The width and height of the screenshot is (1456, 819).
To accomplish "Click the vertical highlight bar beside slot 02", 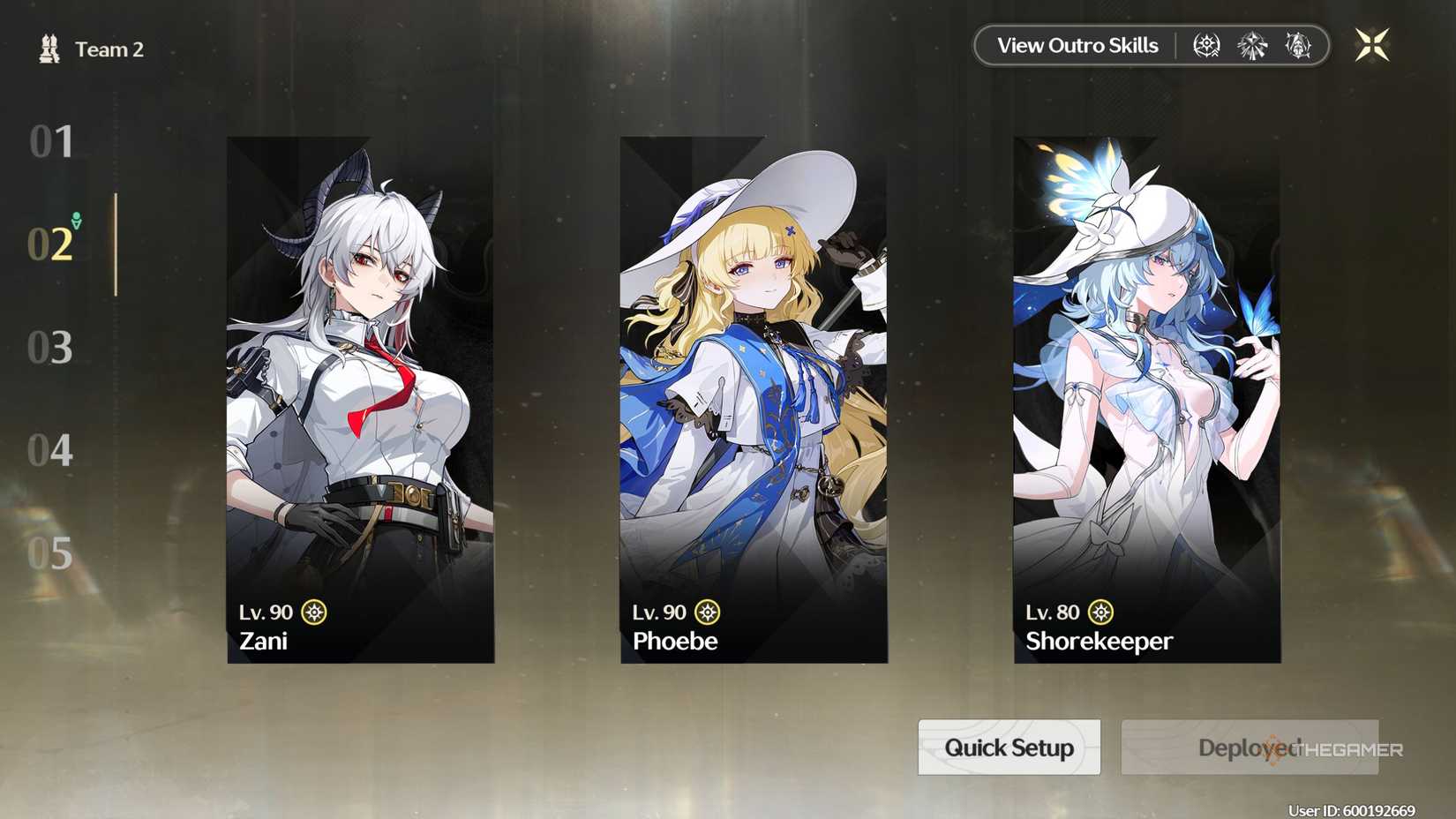I will pos(117,244).
